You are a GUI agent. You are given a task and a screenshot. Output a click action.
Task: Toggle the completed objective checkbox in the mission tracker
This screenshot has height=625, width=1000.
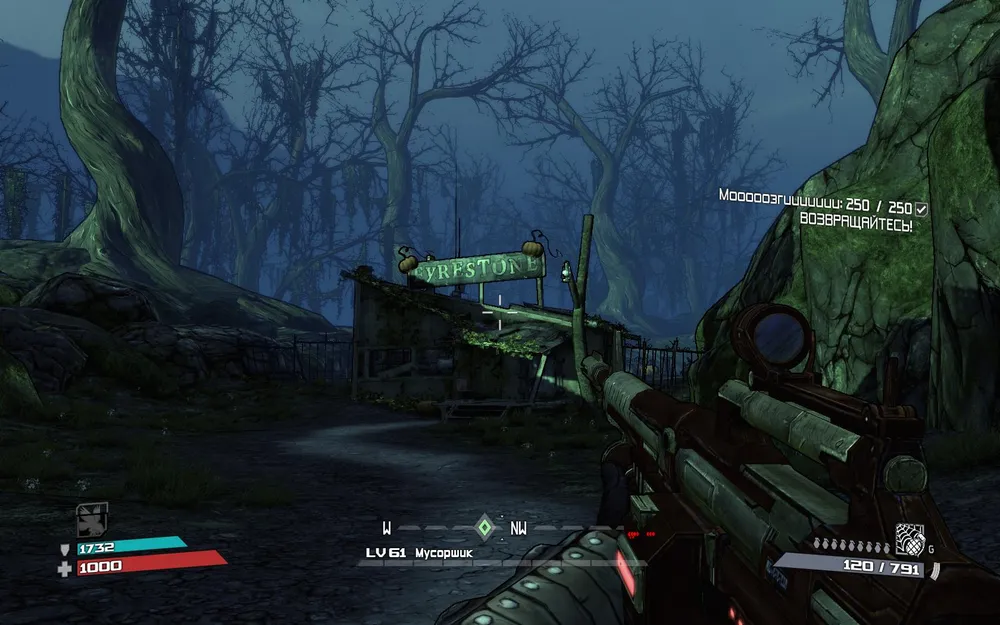pyautogui.click(x=922, y=208)
